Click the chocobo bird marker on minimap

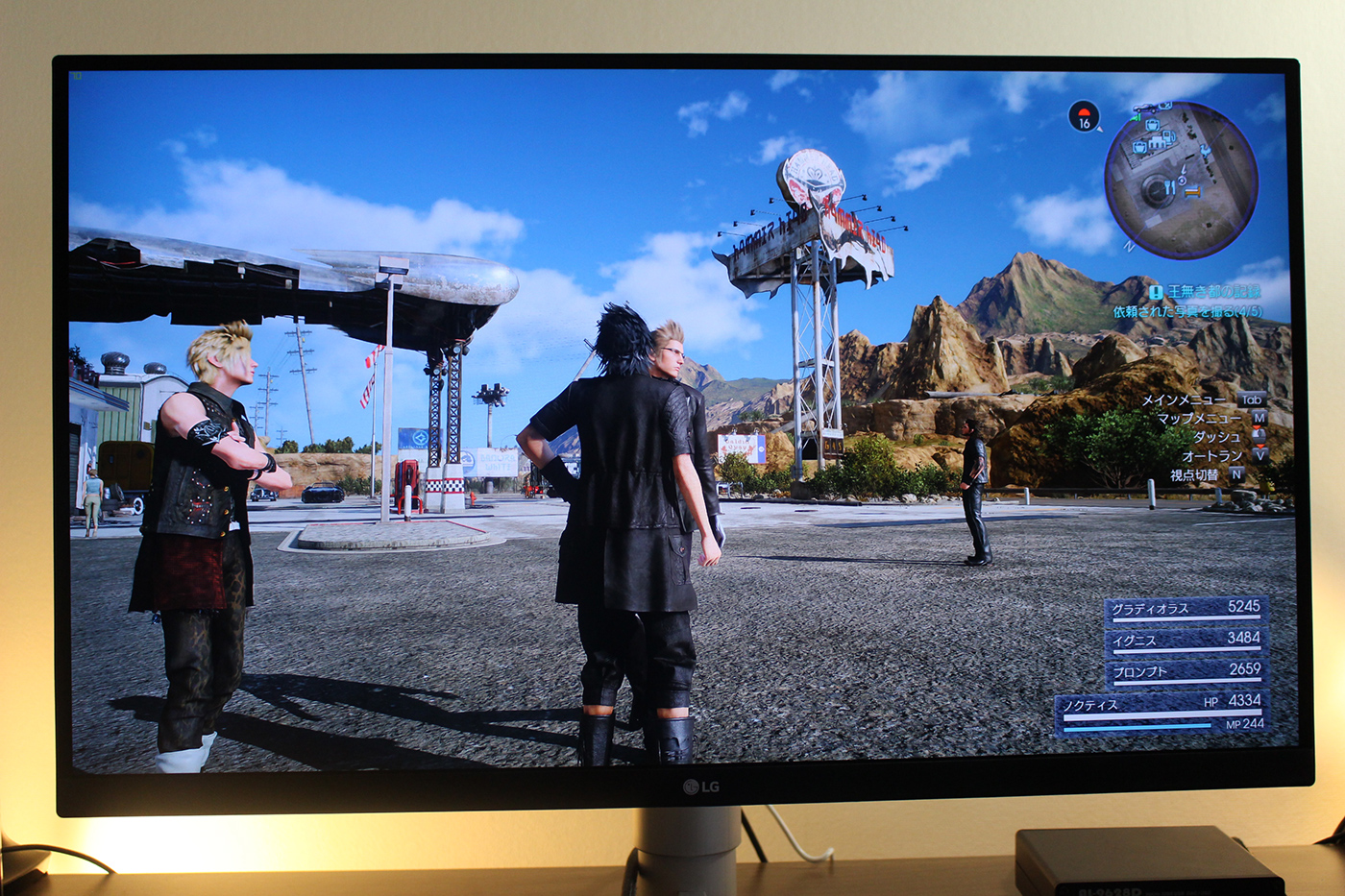pos(1204,150)
